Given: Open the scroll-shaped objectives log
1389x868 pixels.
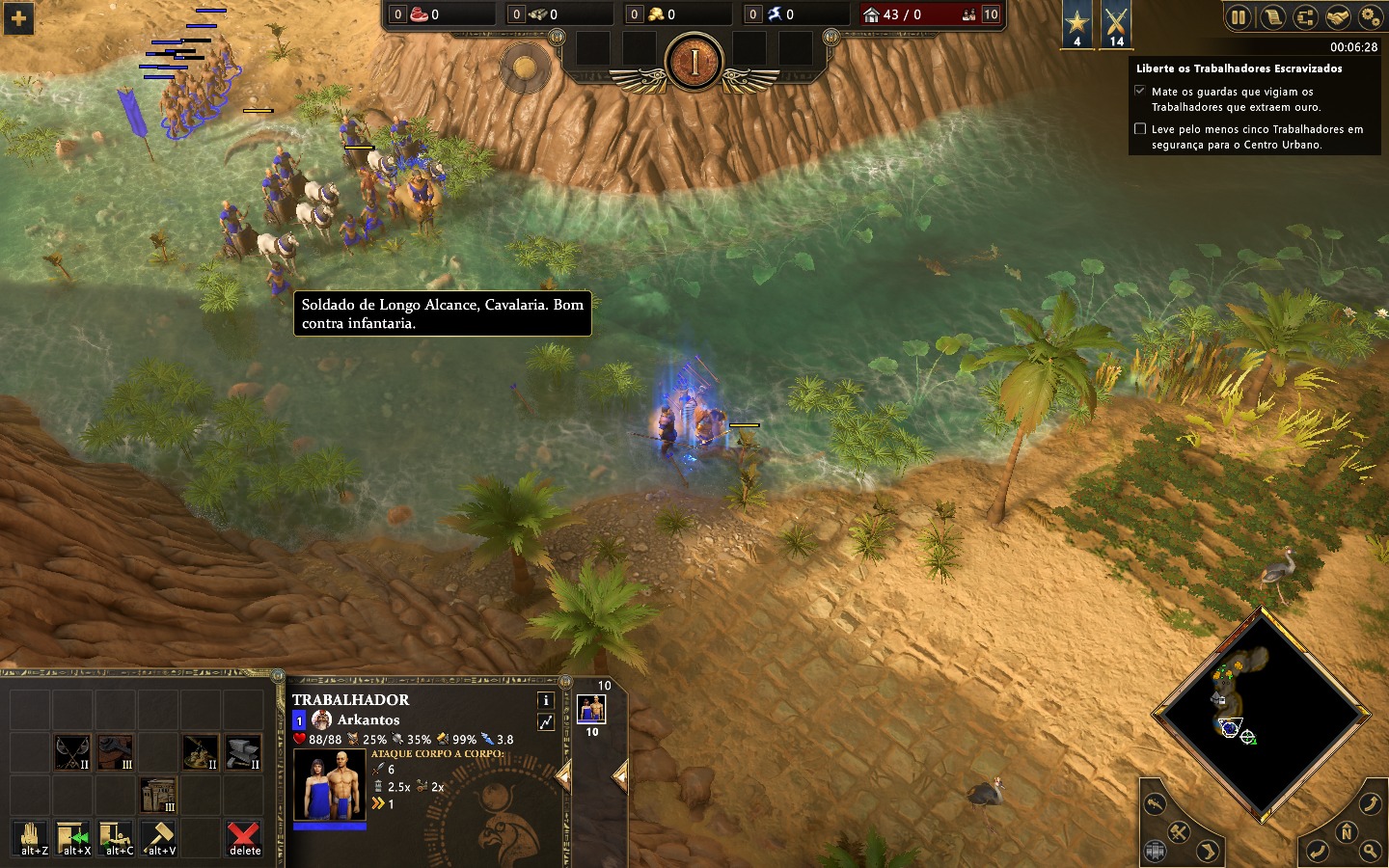Looking at the screenshot, I should click(x=1271, y=16).
